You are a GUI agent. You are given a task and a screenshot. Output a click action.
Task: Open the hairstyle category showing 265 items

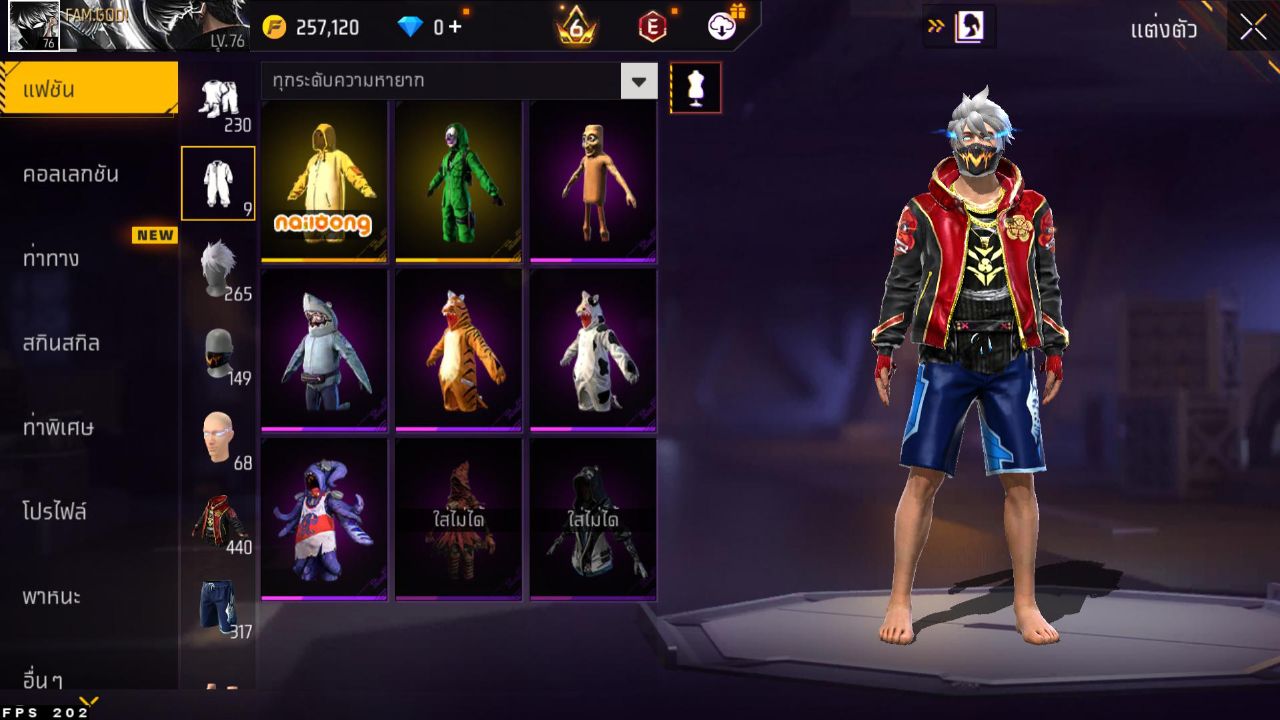218,262
